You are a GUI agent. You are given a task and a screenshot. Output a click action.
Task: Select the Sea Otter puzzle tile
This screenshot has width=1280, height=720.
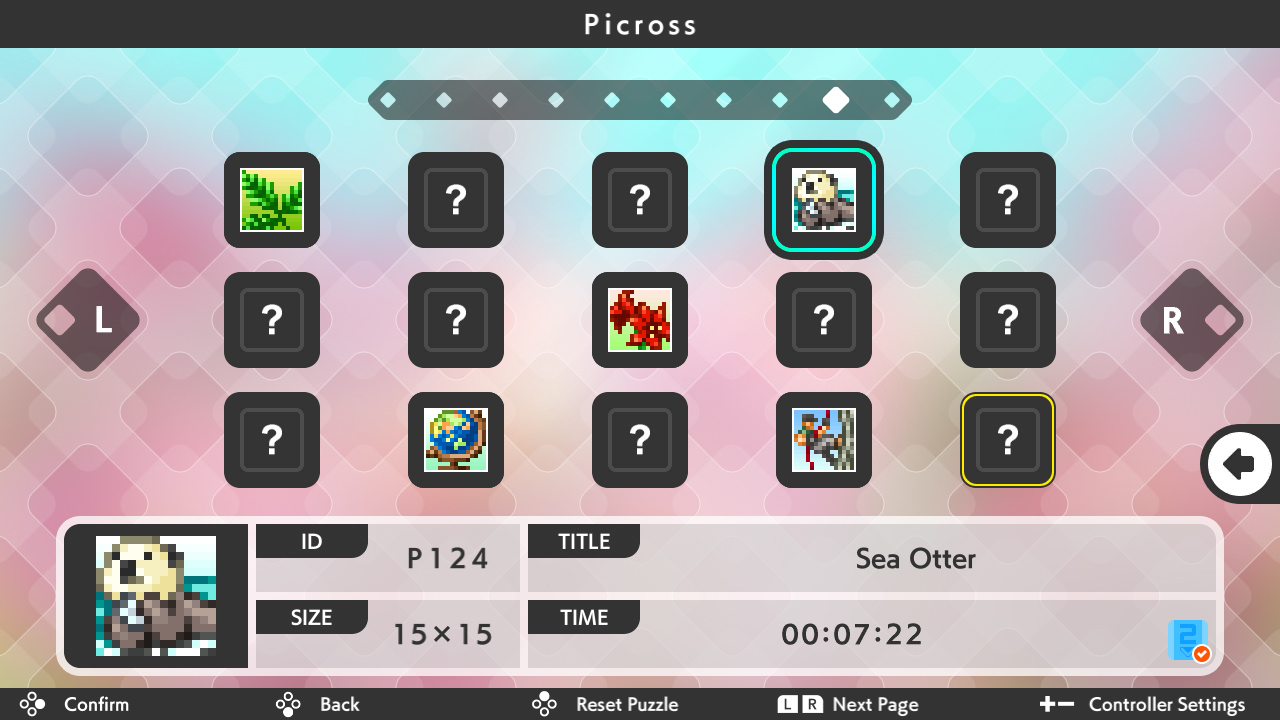pos(823,200)
